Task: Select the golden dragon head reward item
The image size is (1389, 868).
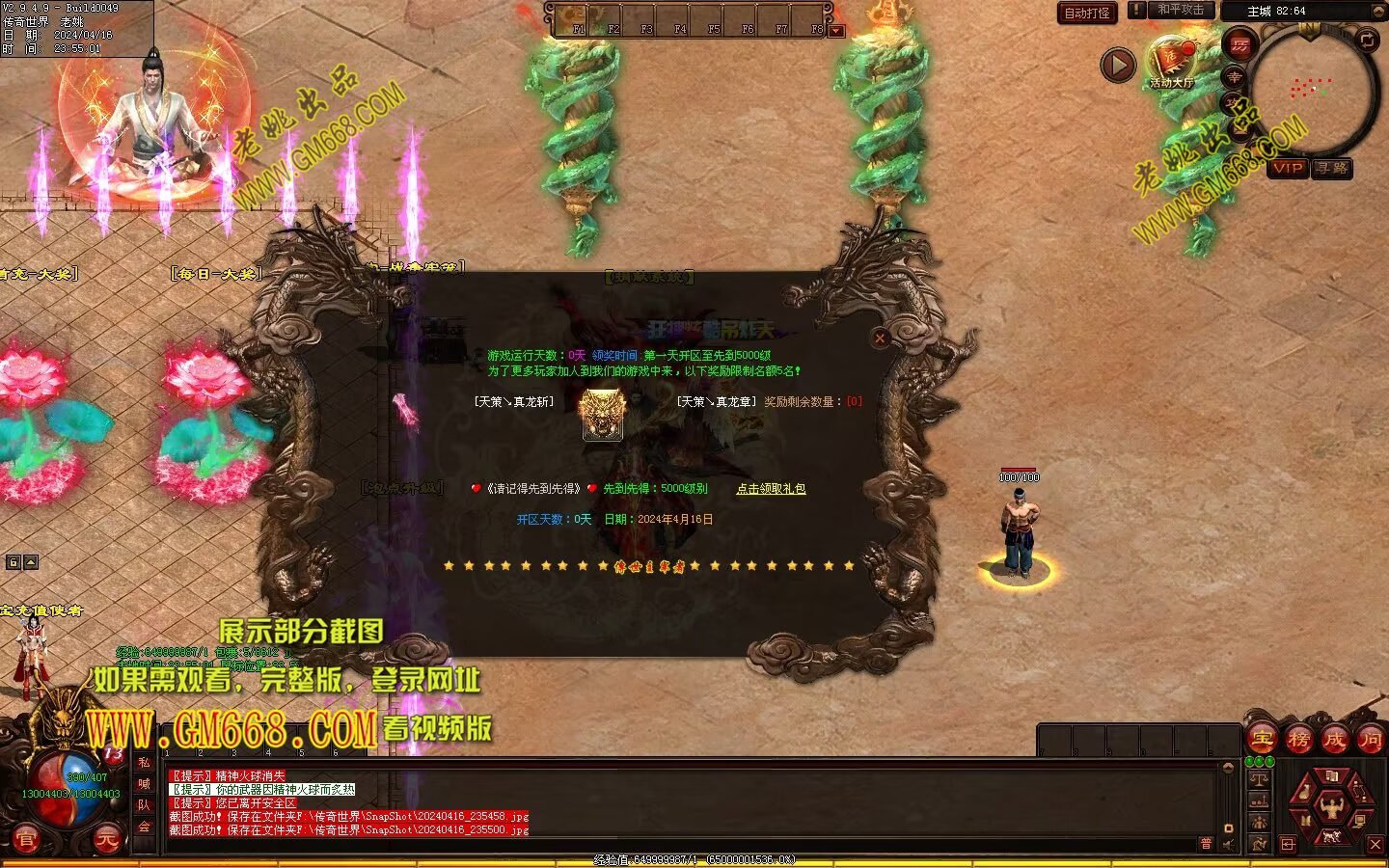Action: click(x=603, y=415)
